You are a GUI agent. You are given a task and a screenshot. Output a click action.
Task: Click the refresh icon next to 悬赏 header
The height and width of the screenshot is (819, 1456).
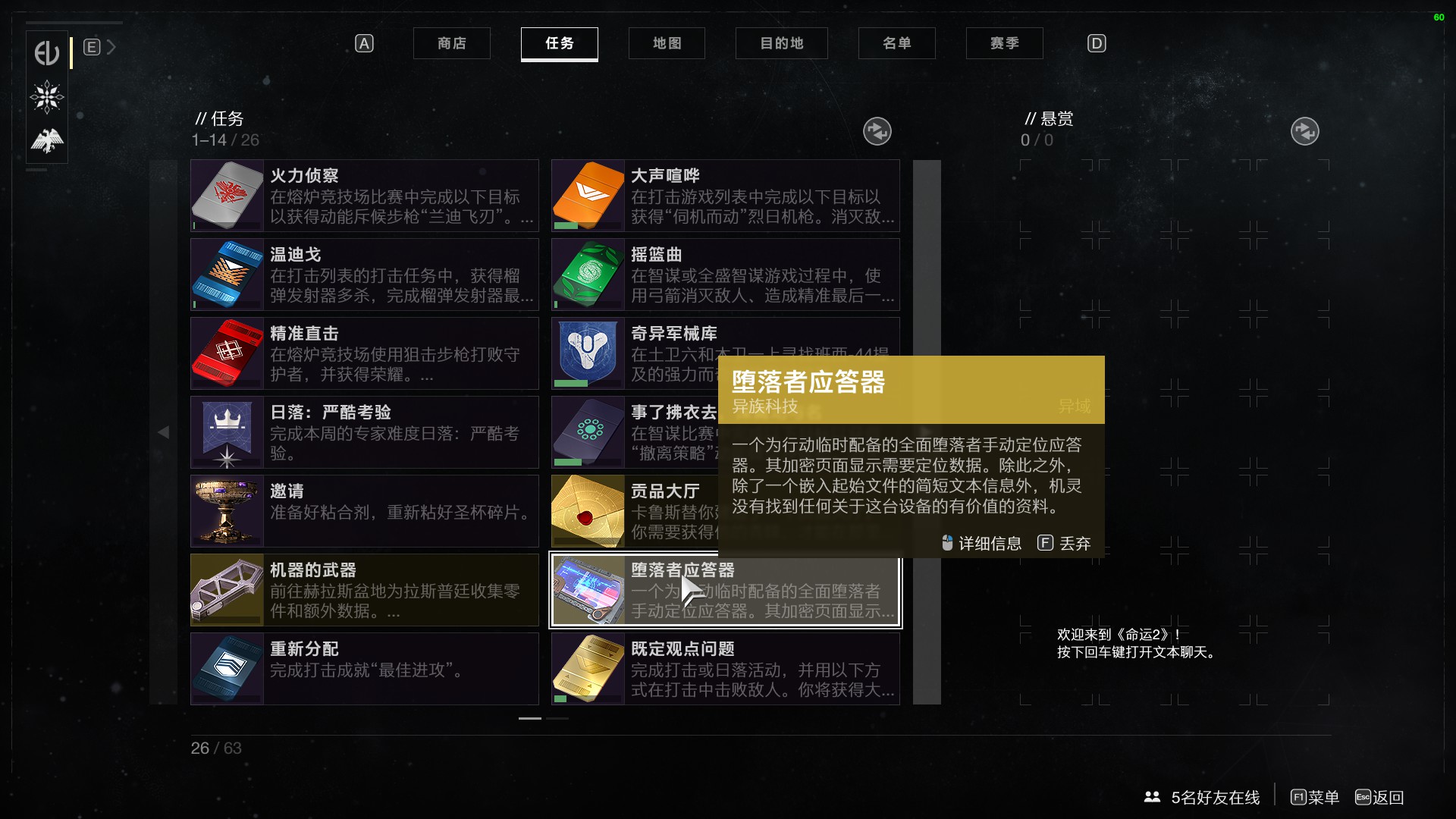coord(1305,131)
